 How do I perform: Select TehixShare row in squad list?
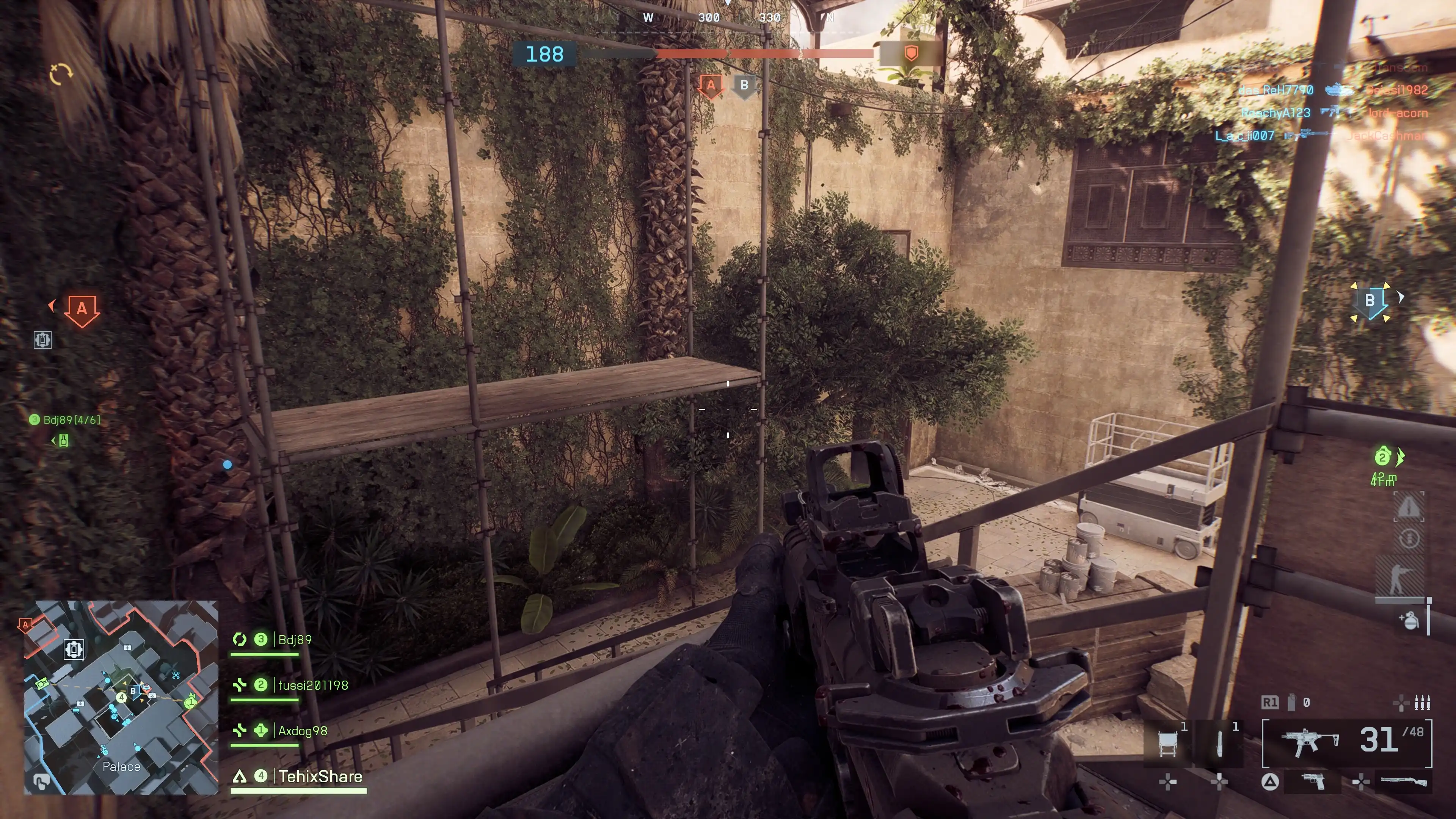pos(320,777)
